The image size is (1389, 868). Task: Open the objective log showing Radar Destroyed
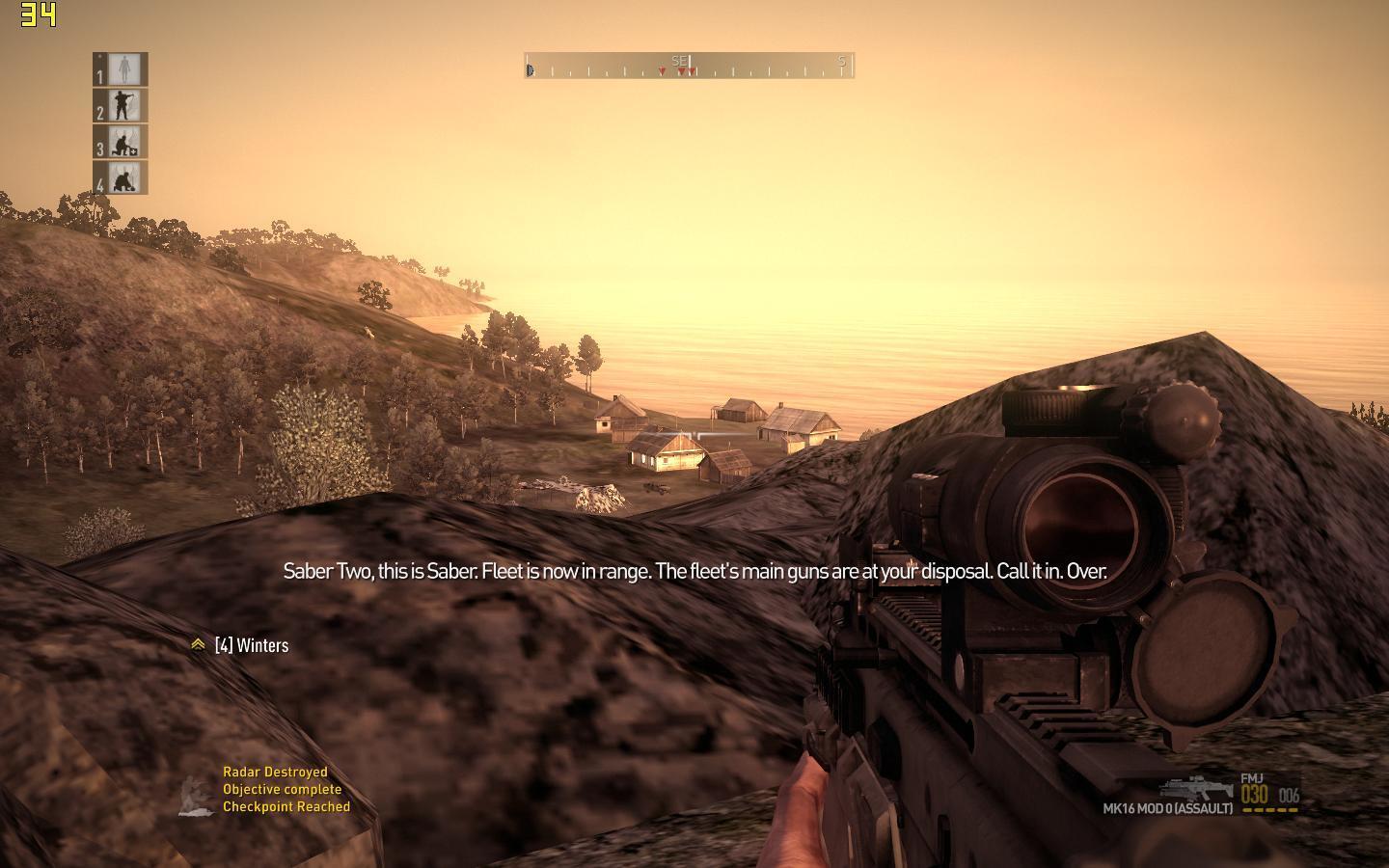pos(275,772)
